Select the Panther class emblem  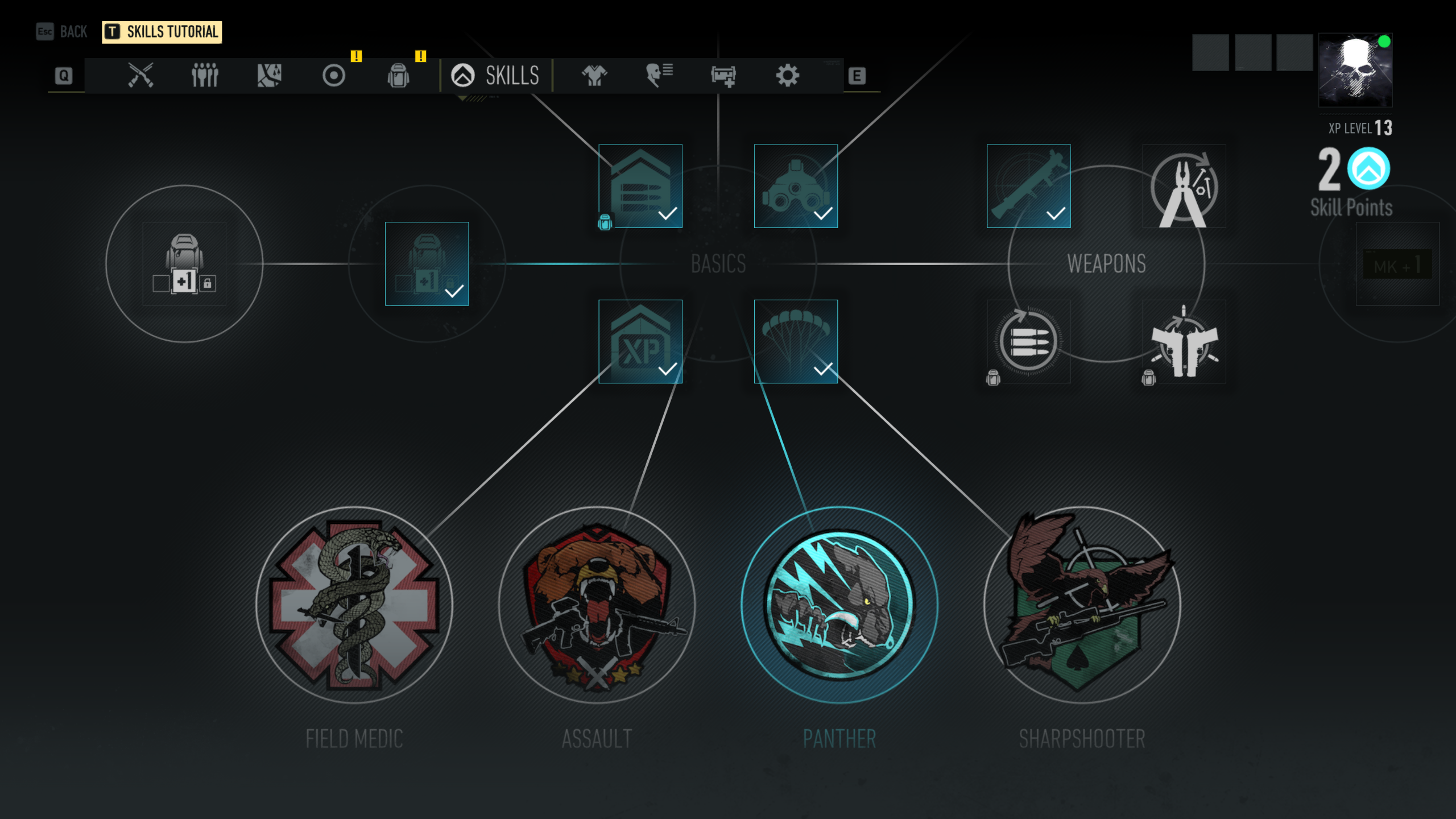[839, 605]
